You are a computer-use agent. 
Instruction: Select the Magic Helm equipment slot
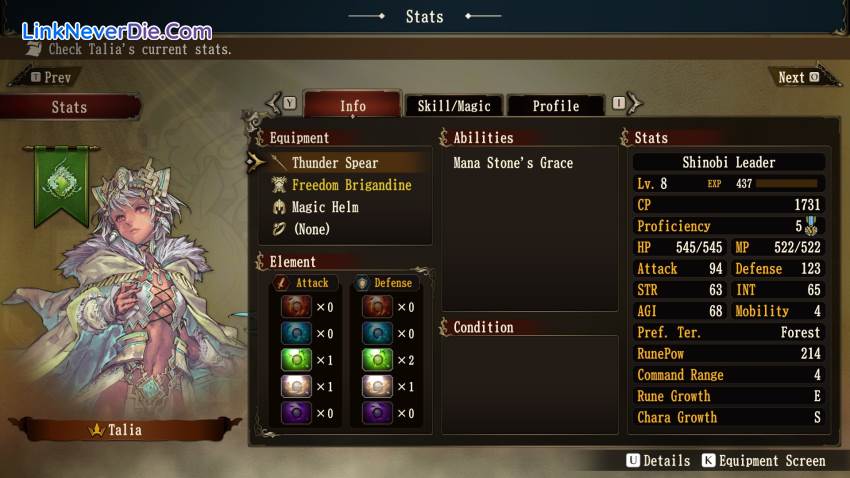(324, 207)
